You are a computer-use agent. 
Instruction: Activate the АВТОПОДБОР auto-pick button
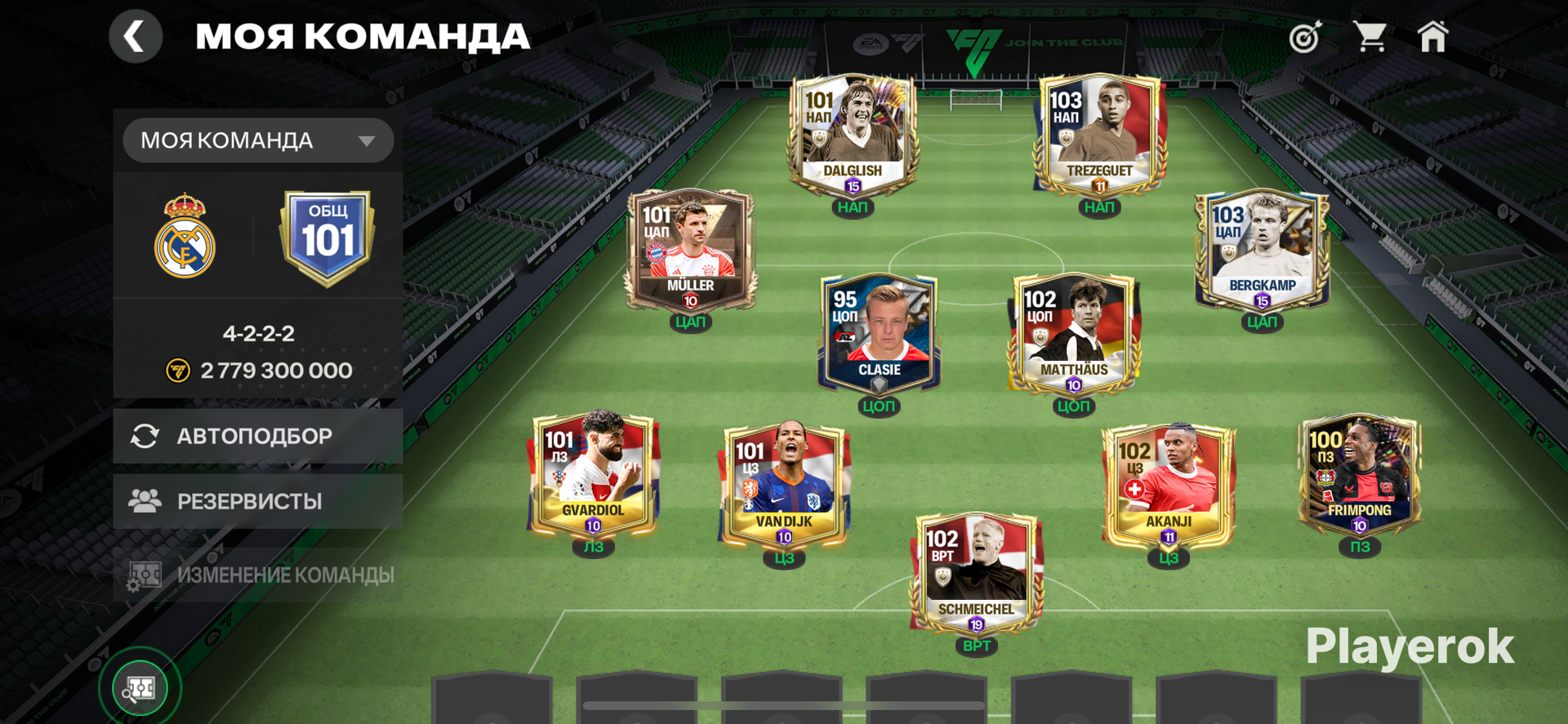(x=258, y=436)
